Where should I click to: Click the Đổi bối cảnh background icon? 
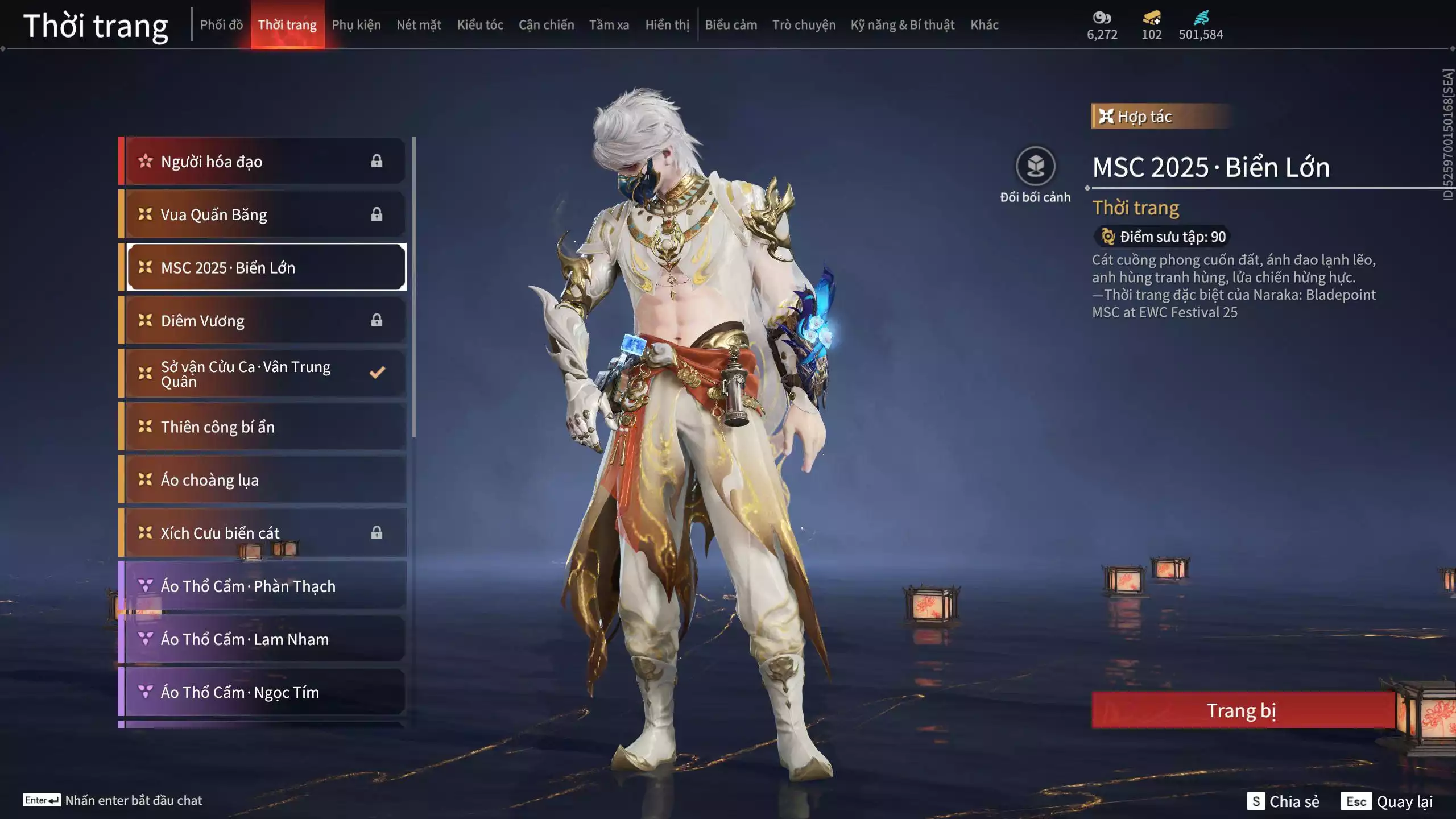tap(1035, 167)
